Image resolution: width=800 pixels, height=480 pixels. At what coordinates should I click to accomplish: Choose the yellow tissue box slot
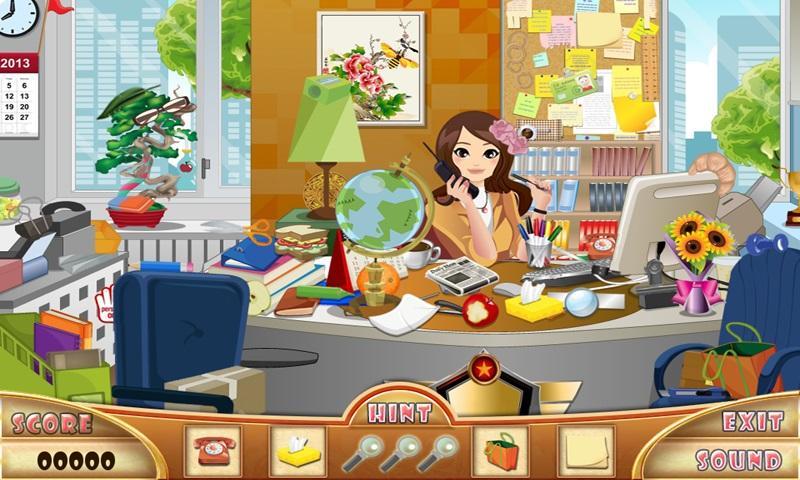click(x=298, y=452)
